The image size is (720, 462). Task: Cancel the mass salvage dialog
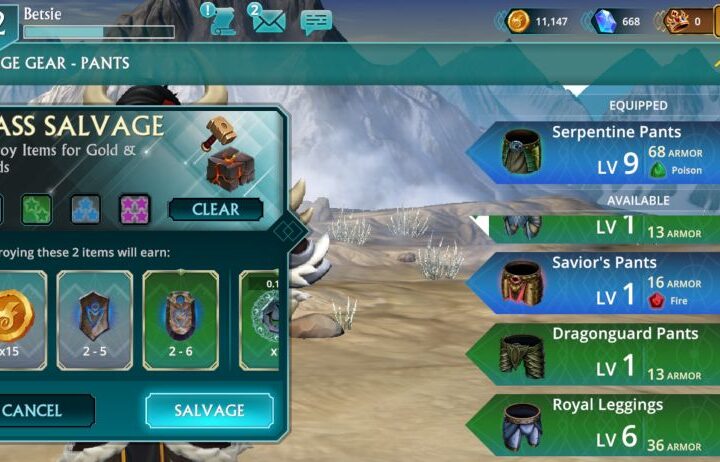pos(40,410)
